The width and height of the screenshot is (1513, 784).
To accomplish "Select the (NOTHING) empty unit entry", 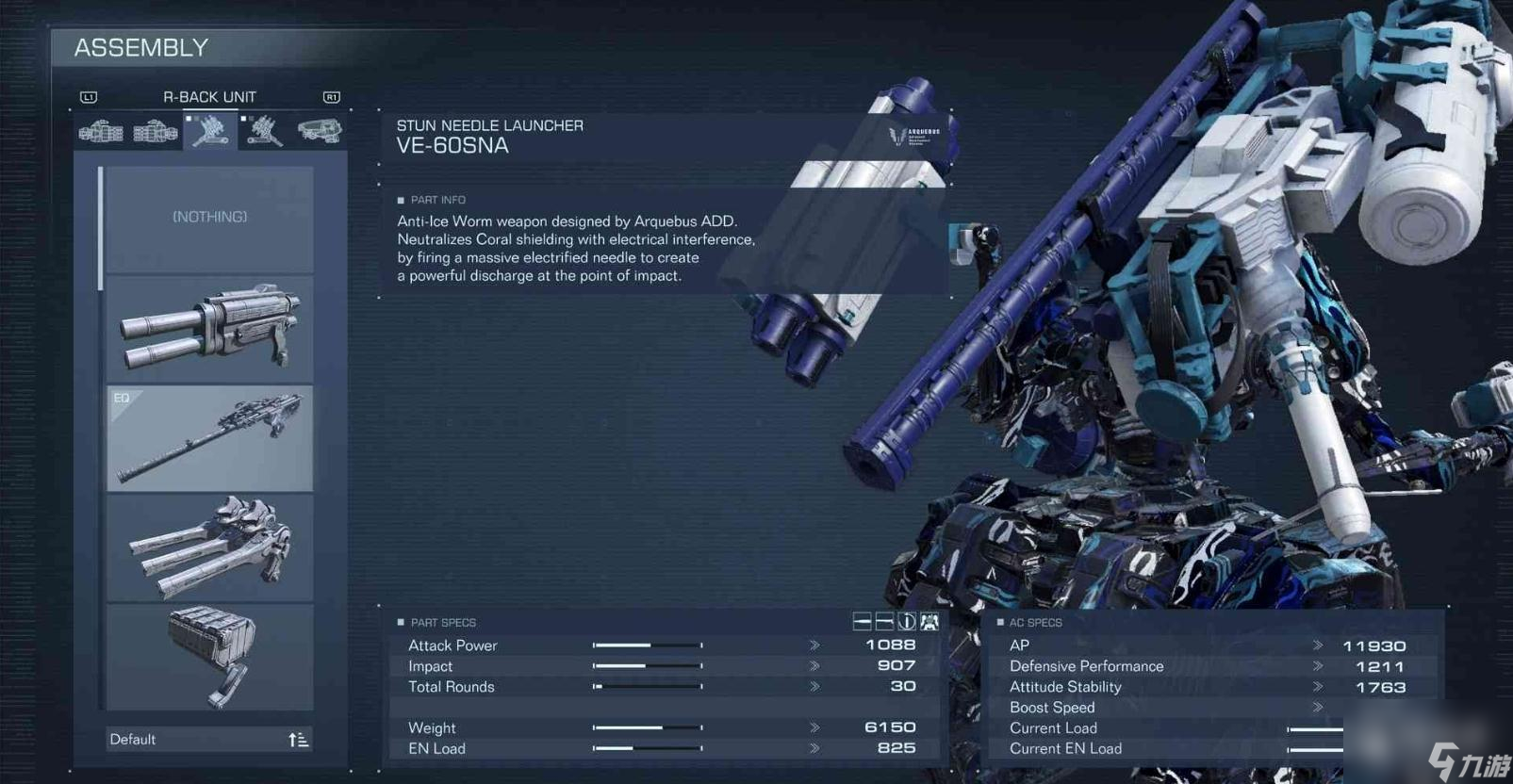I will [209, 218].
